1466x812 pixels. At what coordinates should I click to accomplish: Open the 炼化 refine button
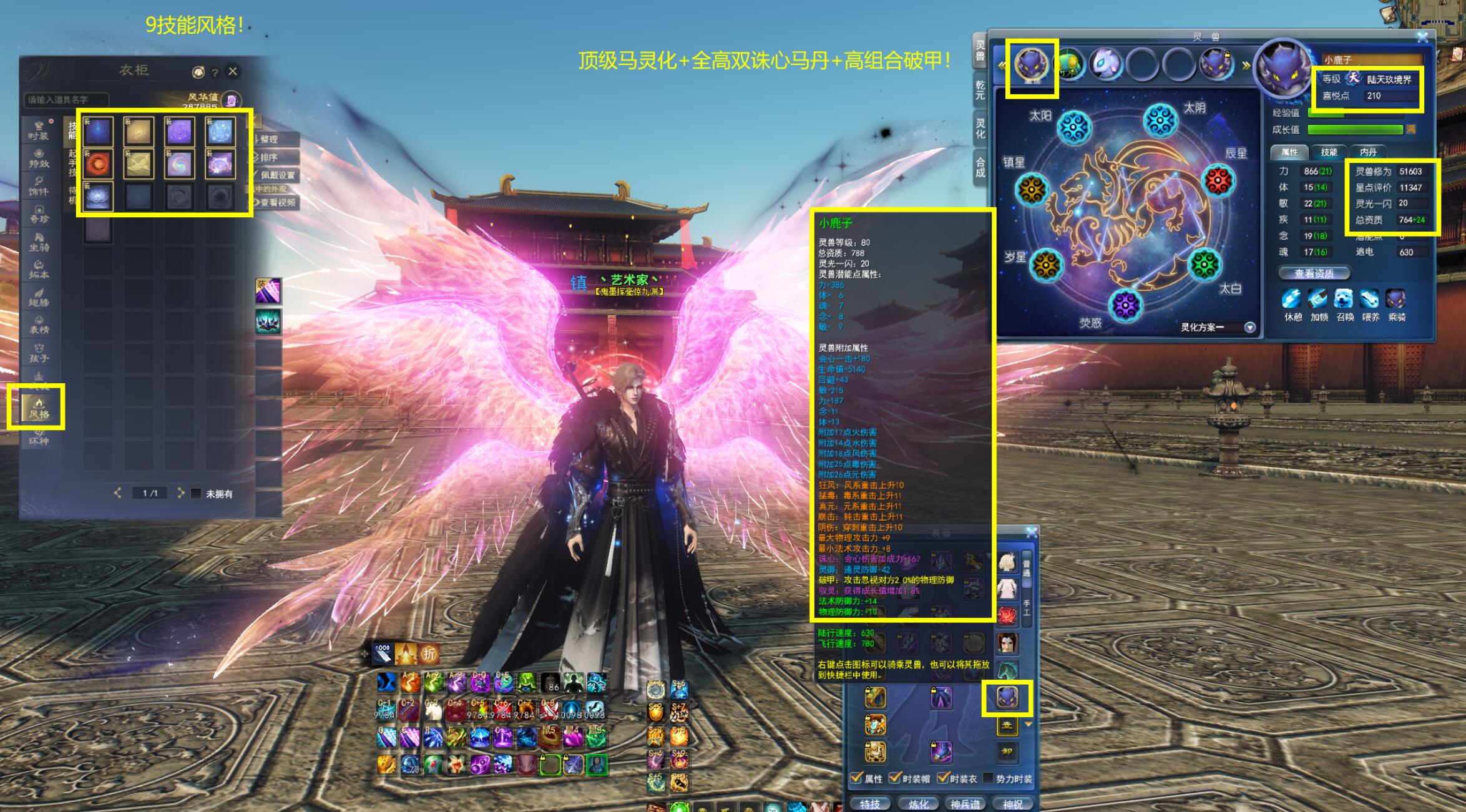click(917, 804)
